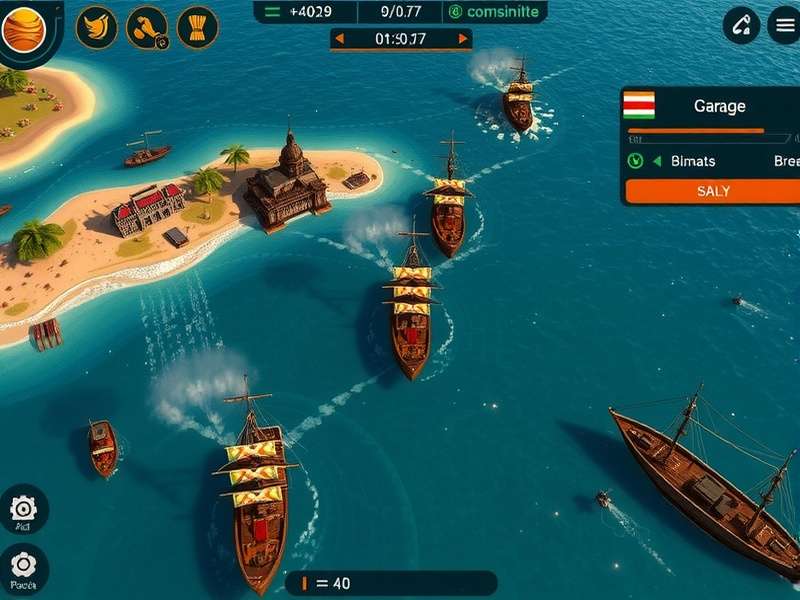Open the upper gear button
Image resolution: width=800 pixels, height=600 pixels.
coord(22,509)
